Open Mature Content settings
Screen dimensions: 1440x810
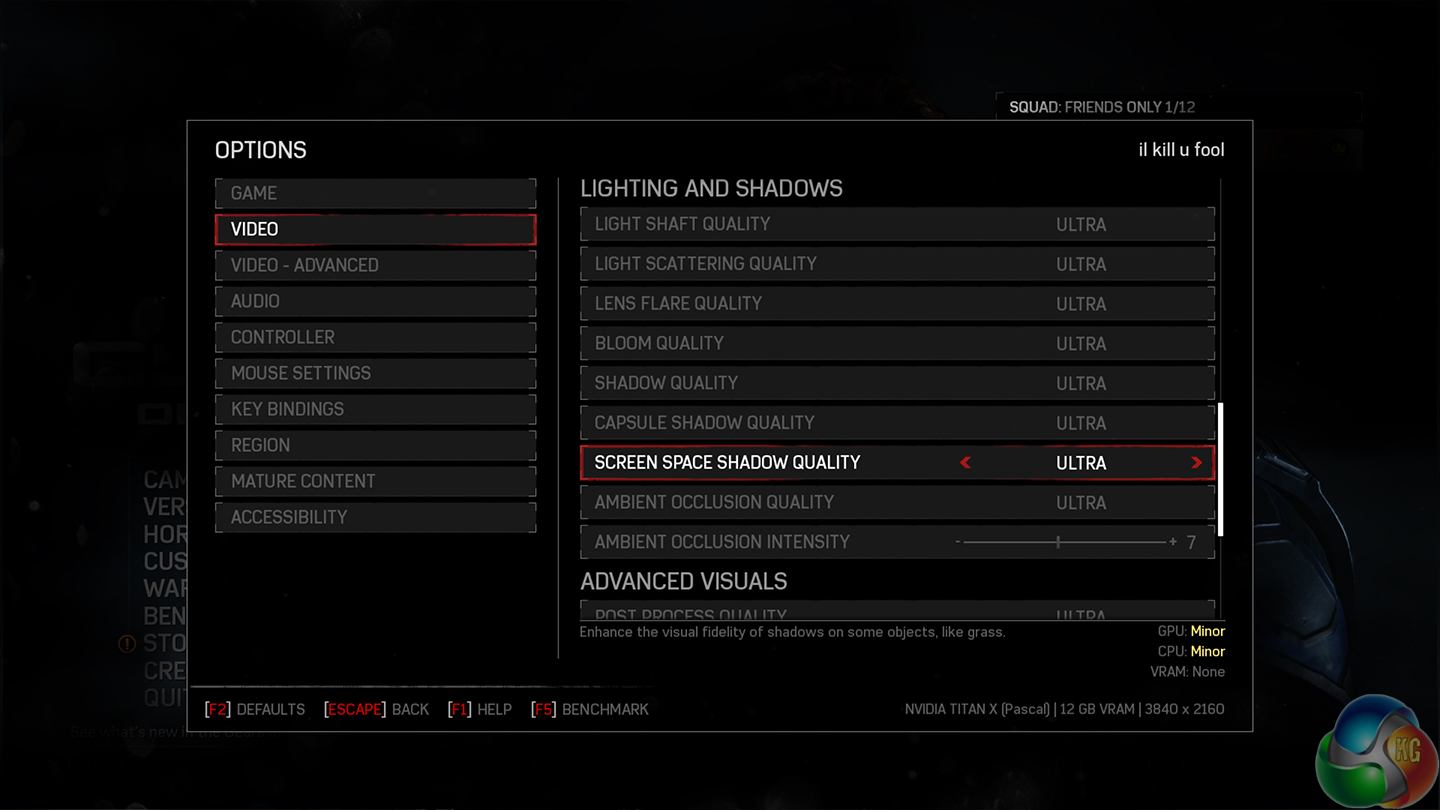click(x=375, y=481)
